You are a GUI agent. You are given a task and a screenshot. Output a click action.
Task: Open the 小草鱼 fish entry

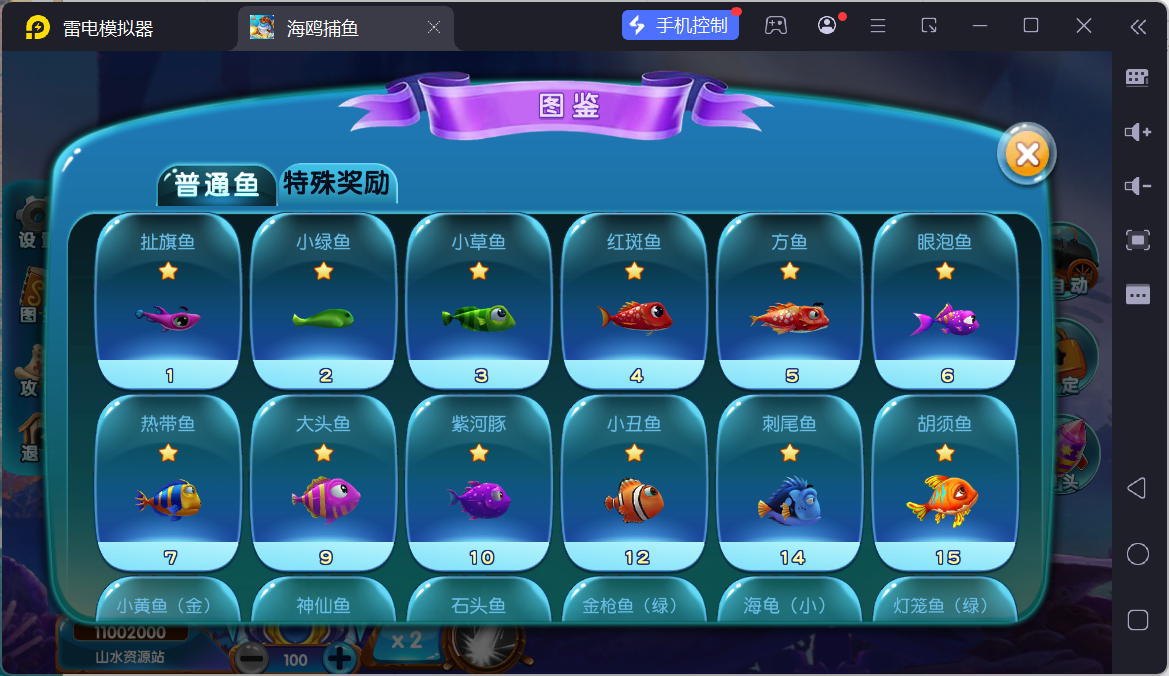(x=479, y=300)
